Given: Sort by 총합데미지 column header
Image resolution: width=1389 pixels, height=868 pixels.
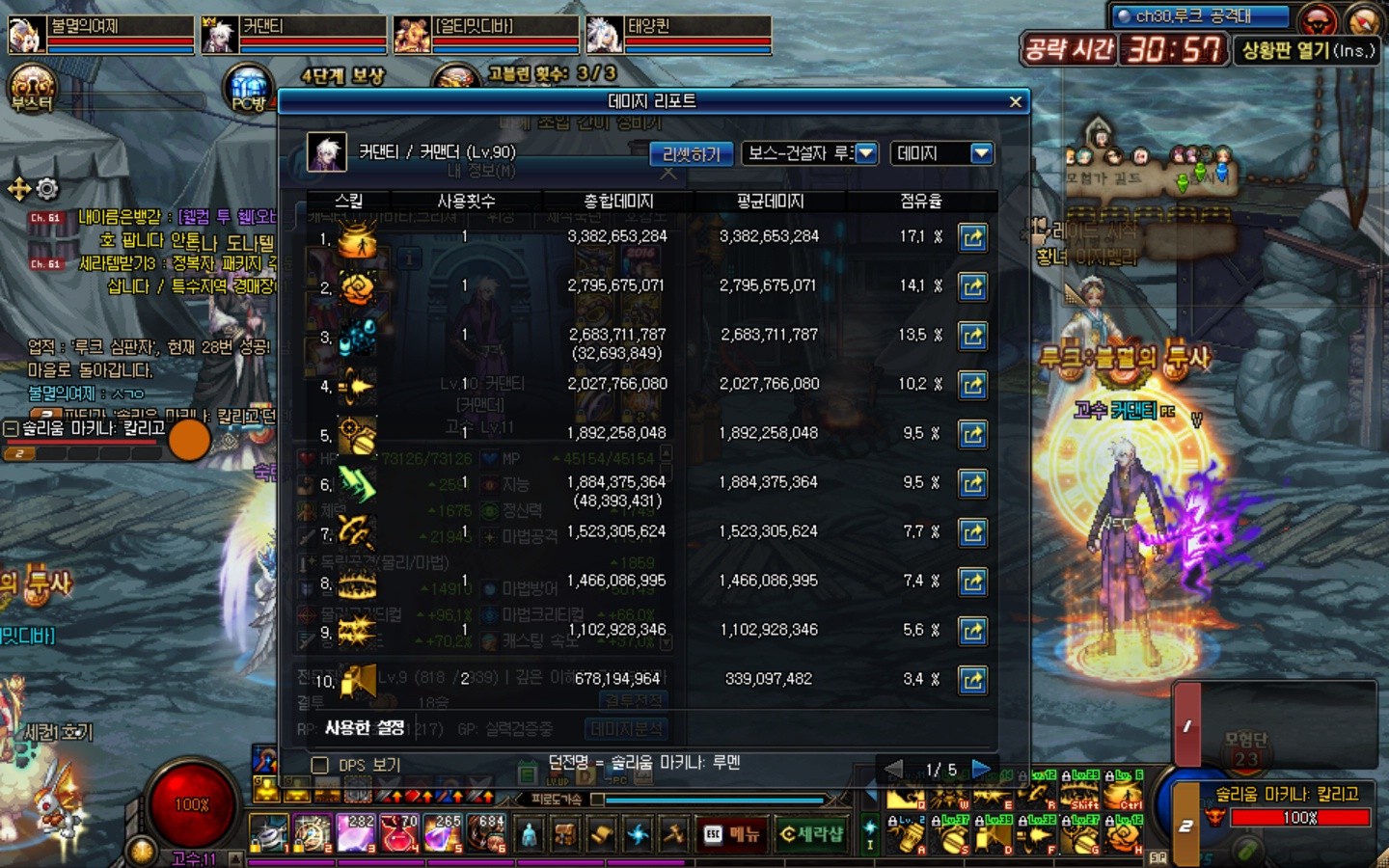Looking at the screenshot, I should pos(618,201).
